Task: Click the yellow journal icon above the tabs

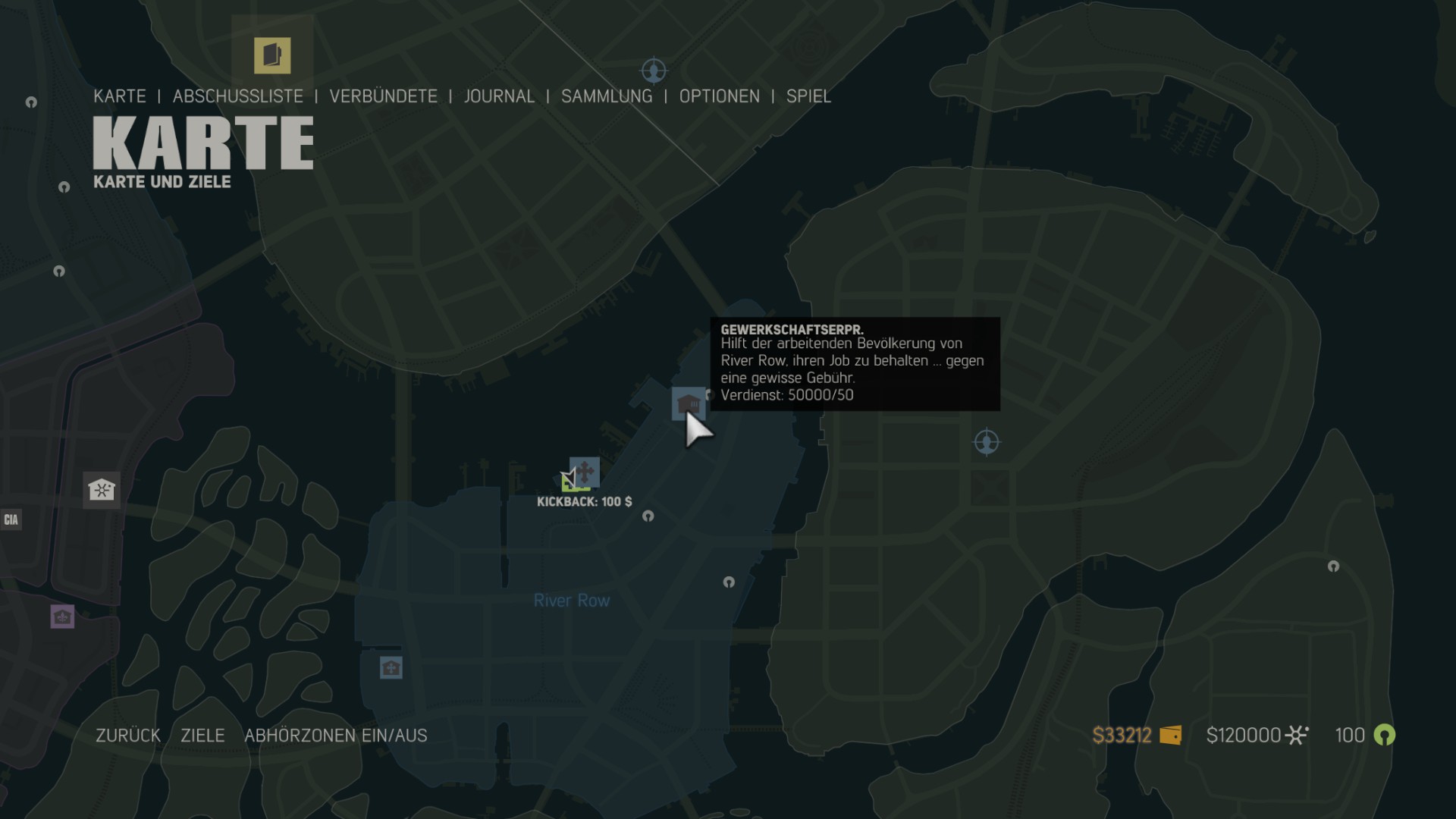Action: point(272,55)
